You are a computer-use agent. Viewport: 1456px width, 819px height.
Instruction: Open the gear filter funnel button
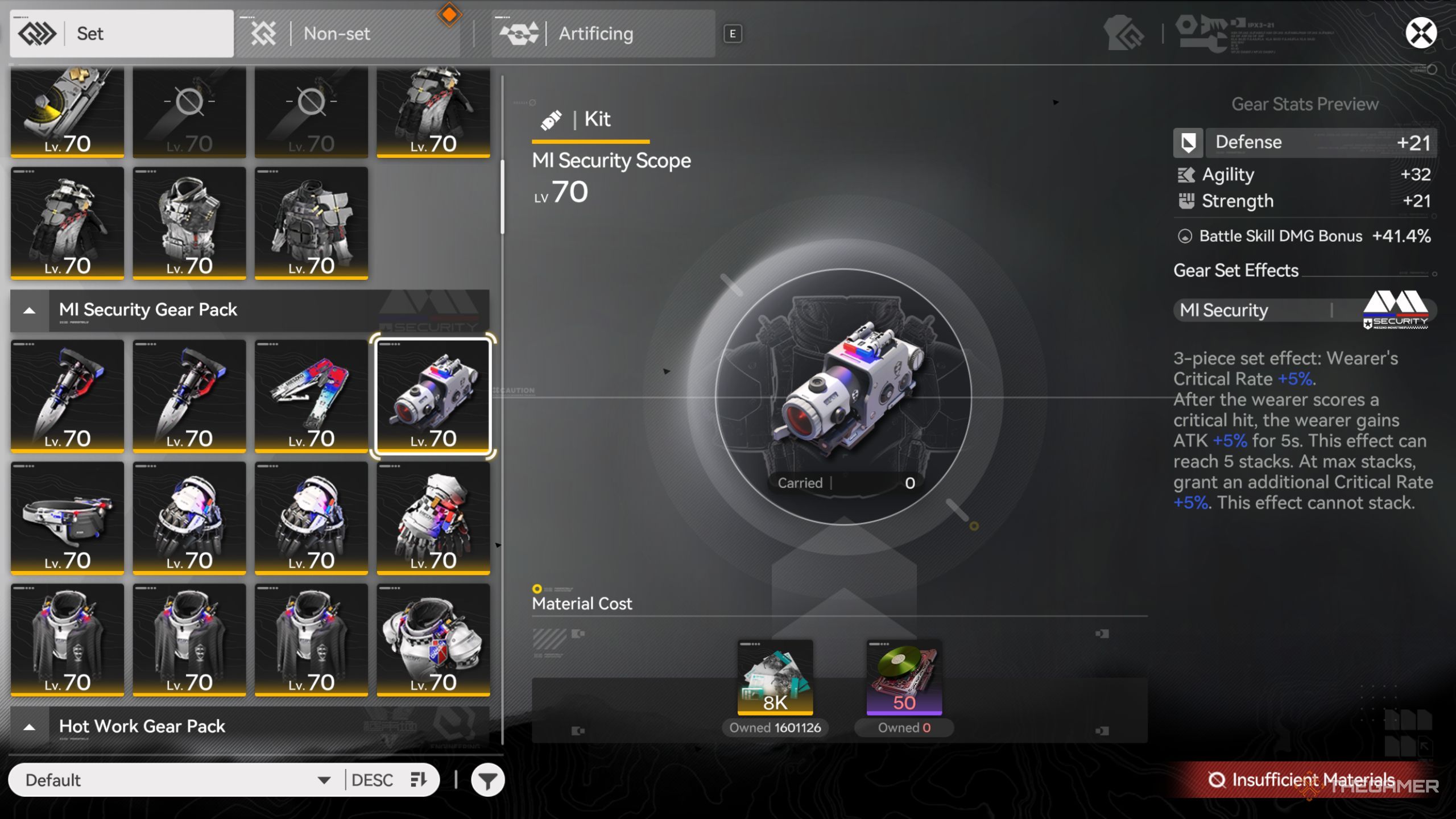(487, 781)
